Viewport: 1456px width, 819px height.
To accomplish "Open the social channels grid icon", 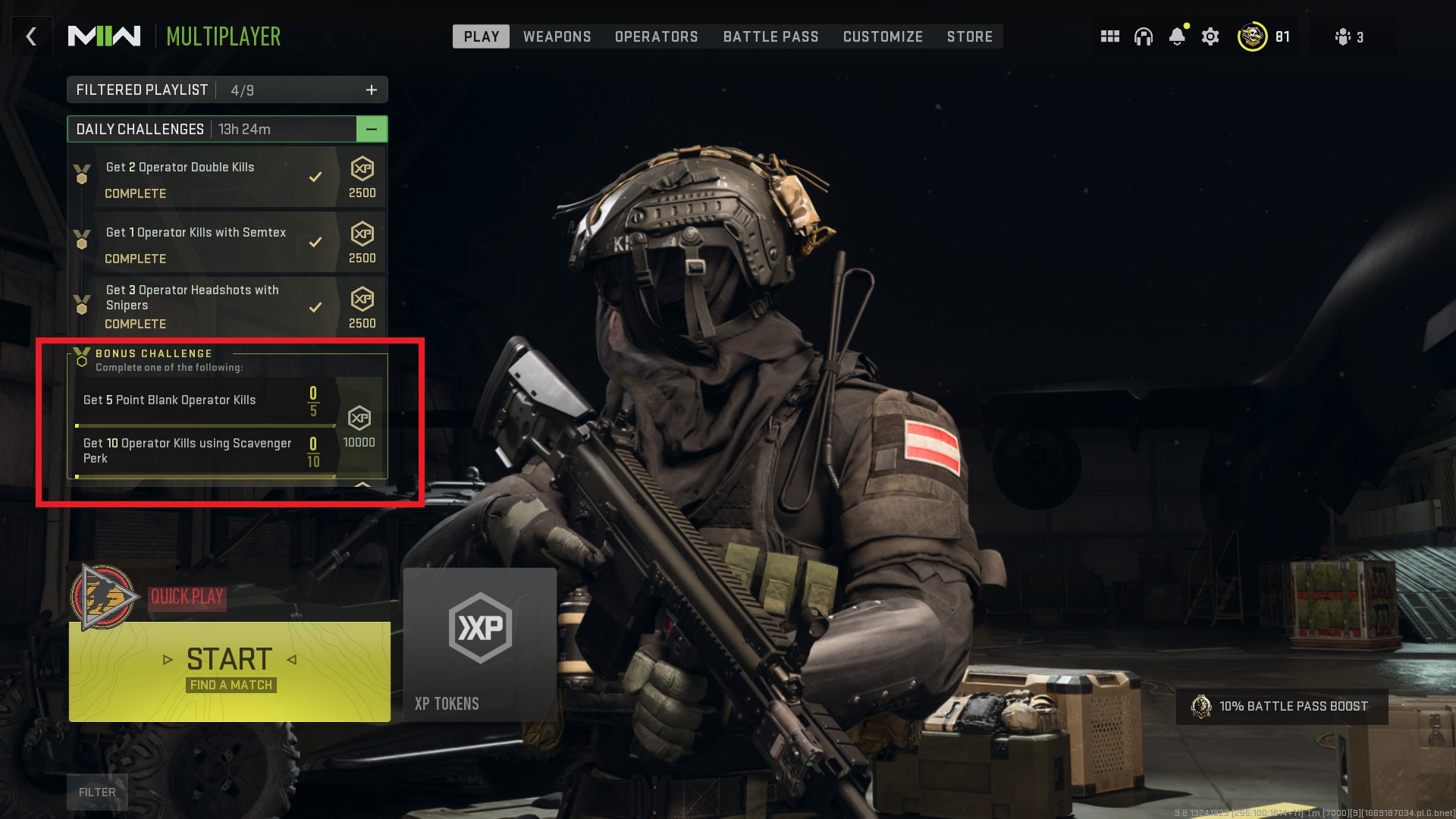I will tap(1109, 36).
